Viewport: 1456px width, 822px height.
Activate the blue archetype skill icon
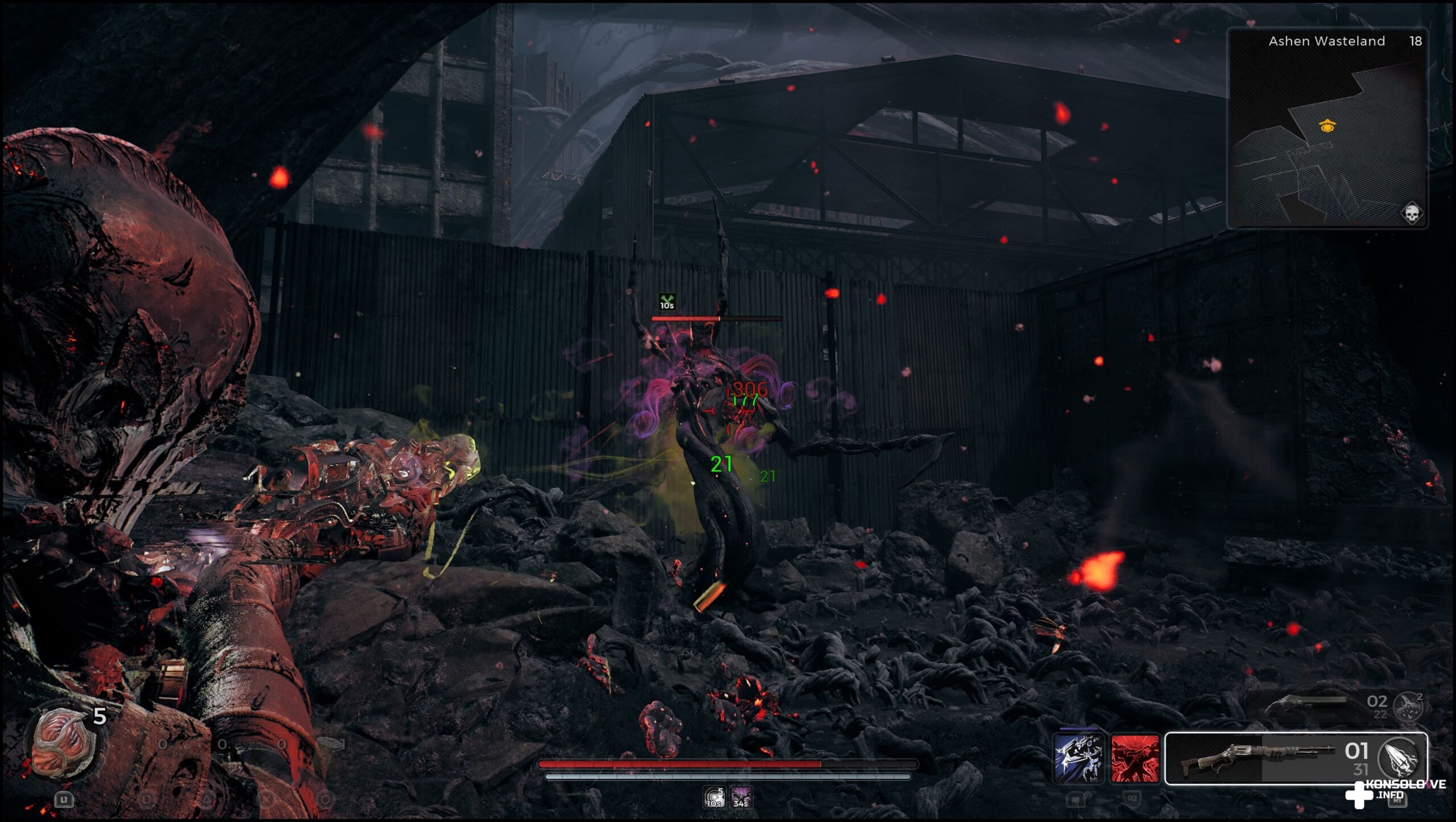coord(1078,758)
